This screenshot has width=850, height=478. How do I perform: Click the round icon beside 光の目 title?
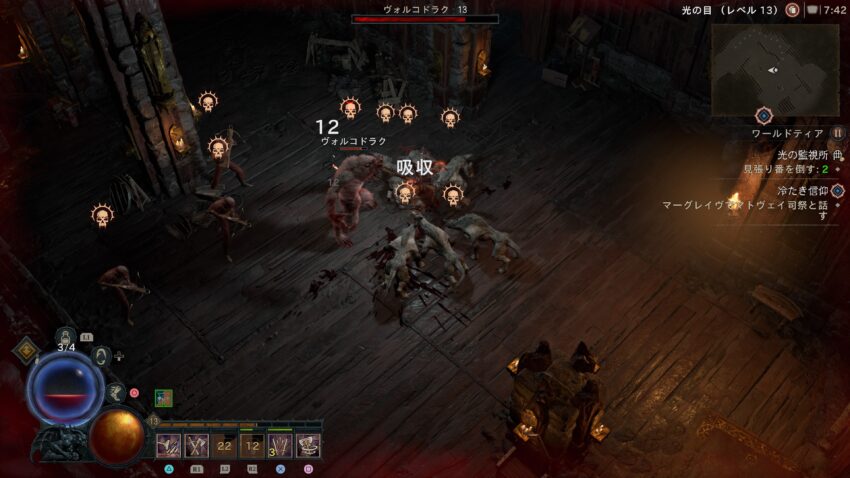point(792,10)
